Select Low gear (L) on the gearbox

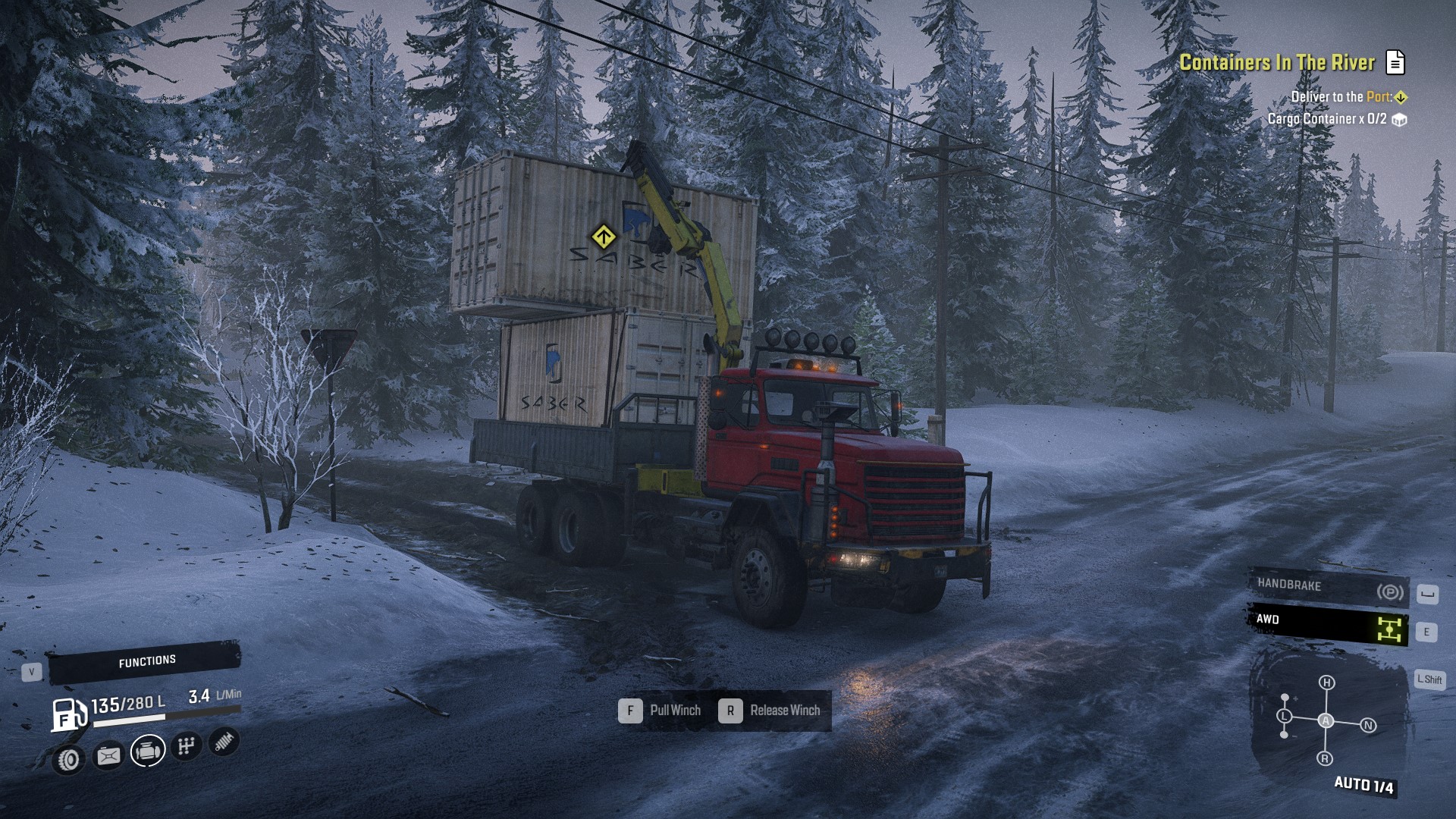[1284, 716]
